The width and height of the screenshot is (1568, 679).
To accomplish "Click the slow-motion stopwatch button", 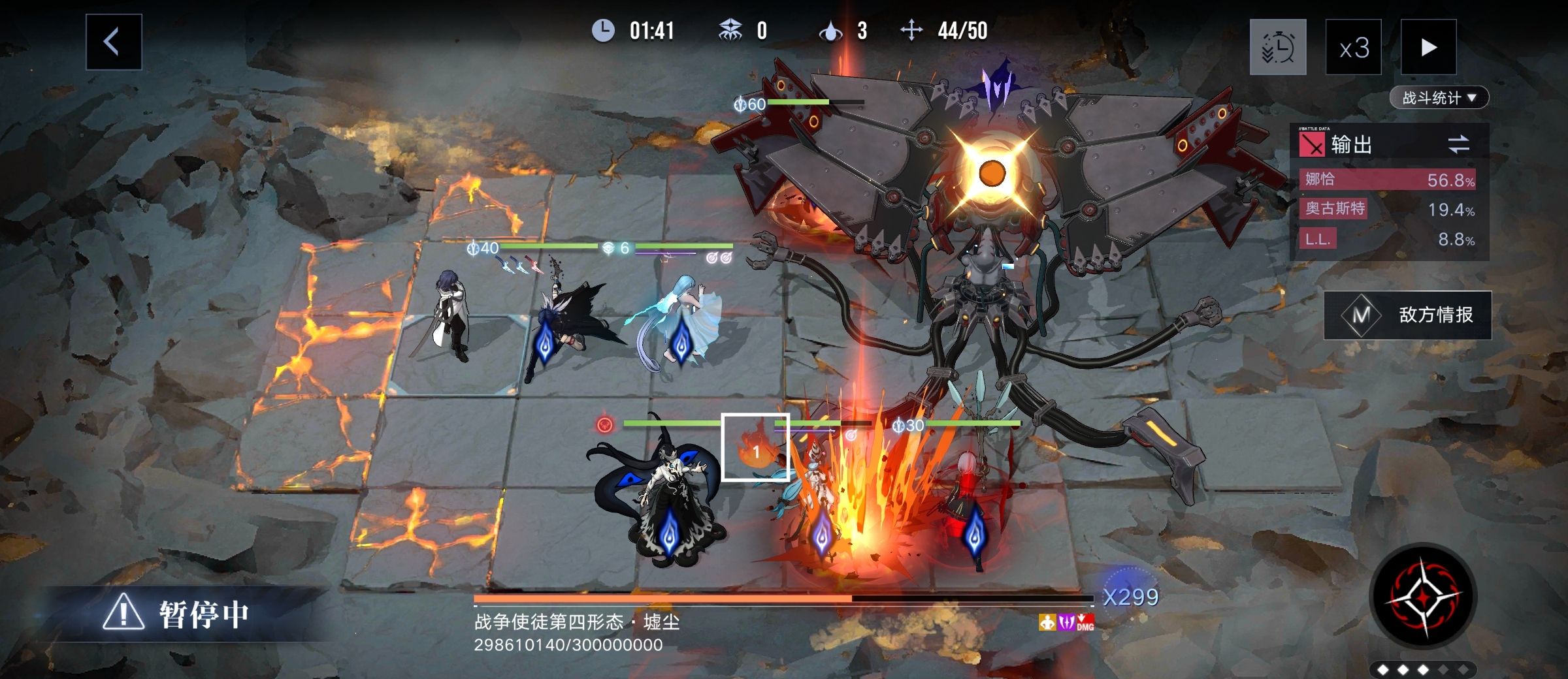I will (x=1277, y=48).
